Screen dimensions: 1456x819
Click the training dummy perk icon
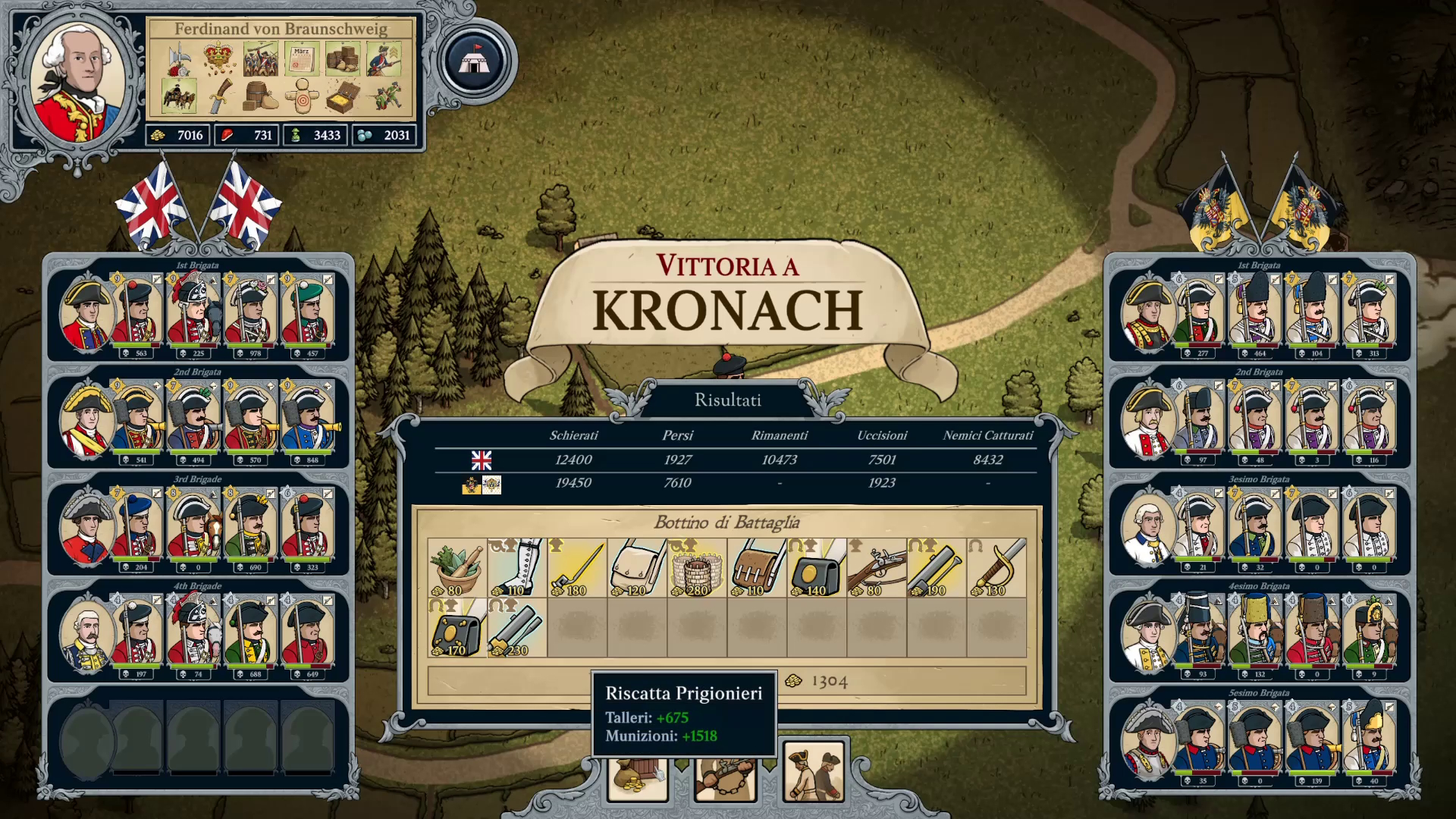pos(301,97)
